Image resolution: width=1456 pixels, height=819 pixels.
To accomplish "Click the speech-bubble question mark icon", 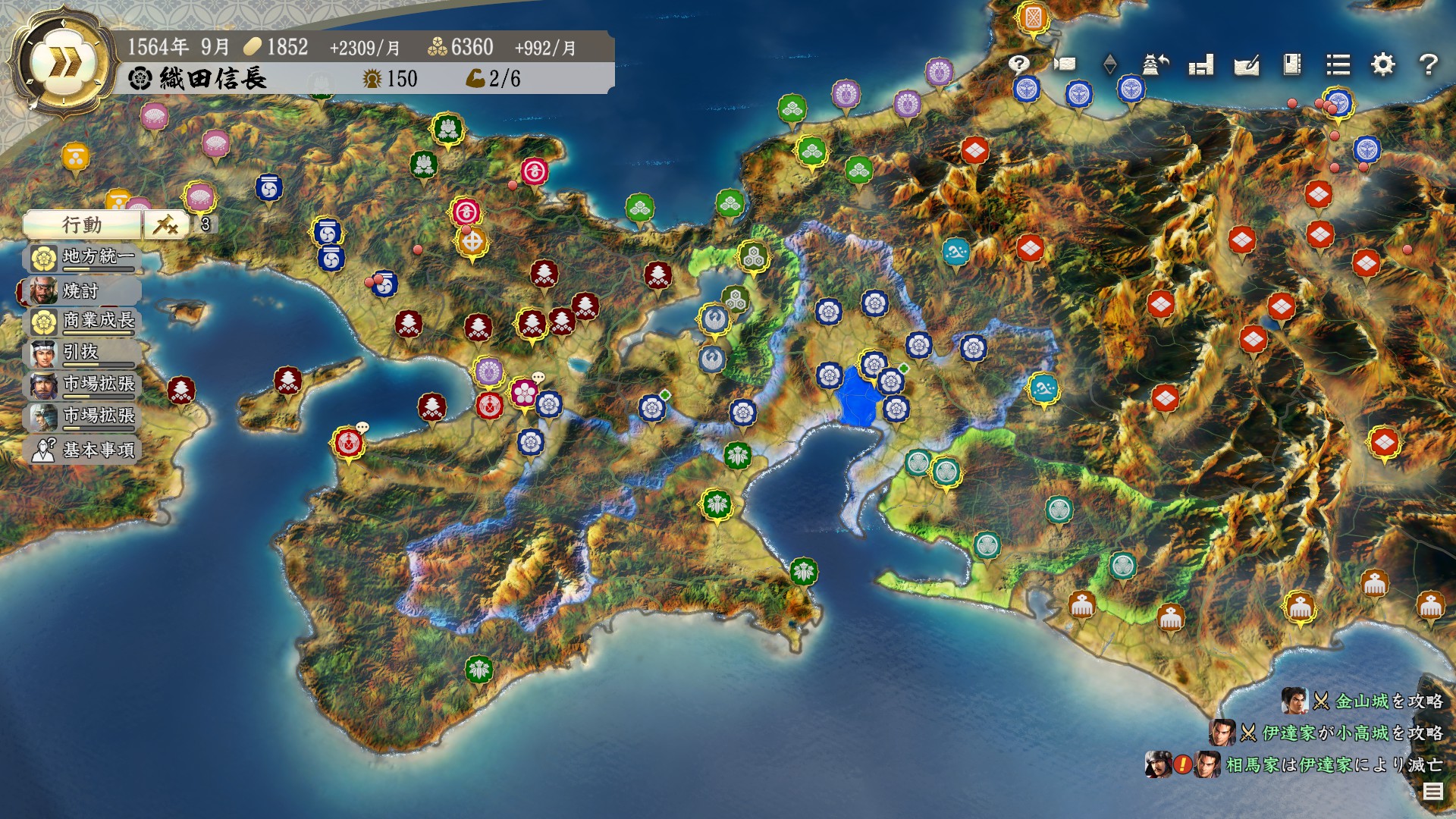I will pyautogui.click(x=1019, y=64).
